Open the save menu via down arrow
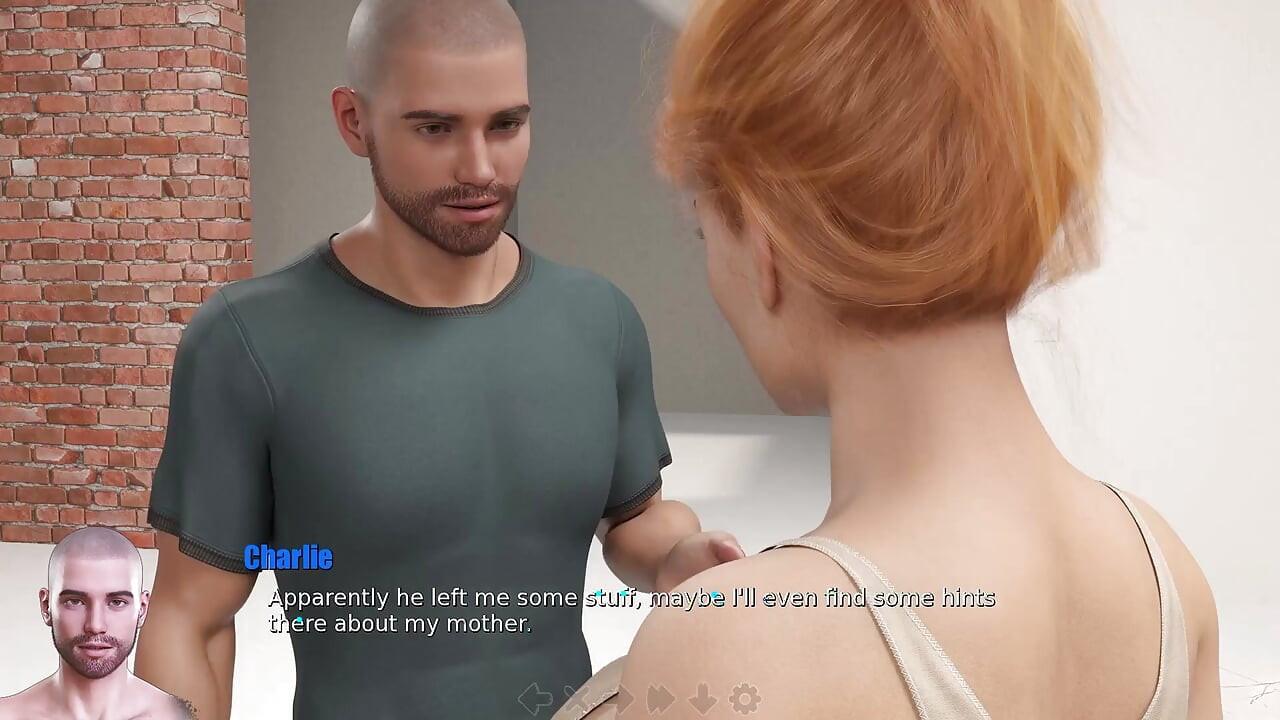Image resolution: width=1280 pixels, height=720 pixels. [700, 698]
